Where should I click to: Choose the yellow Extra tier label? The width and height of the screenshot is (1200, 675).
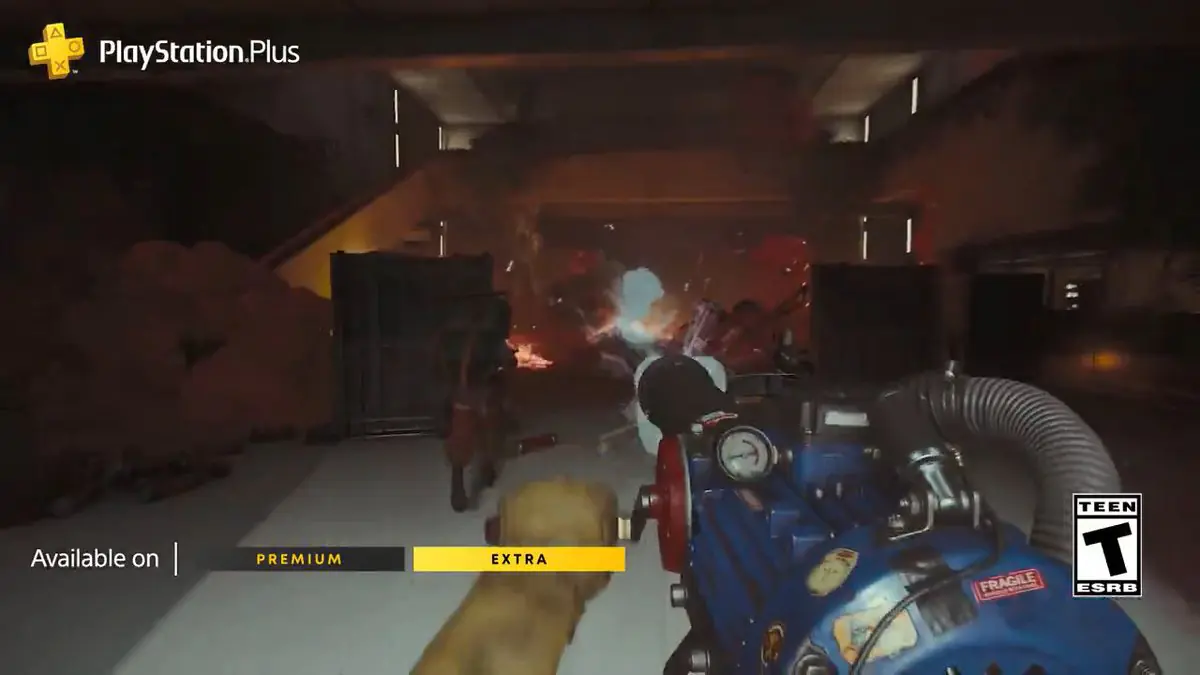519,559
